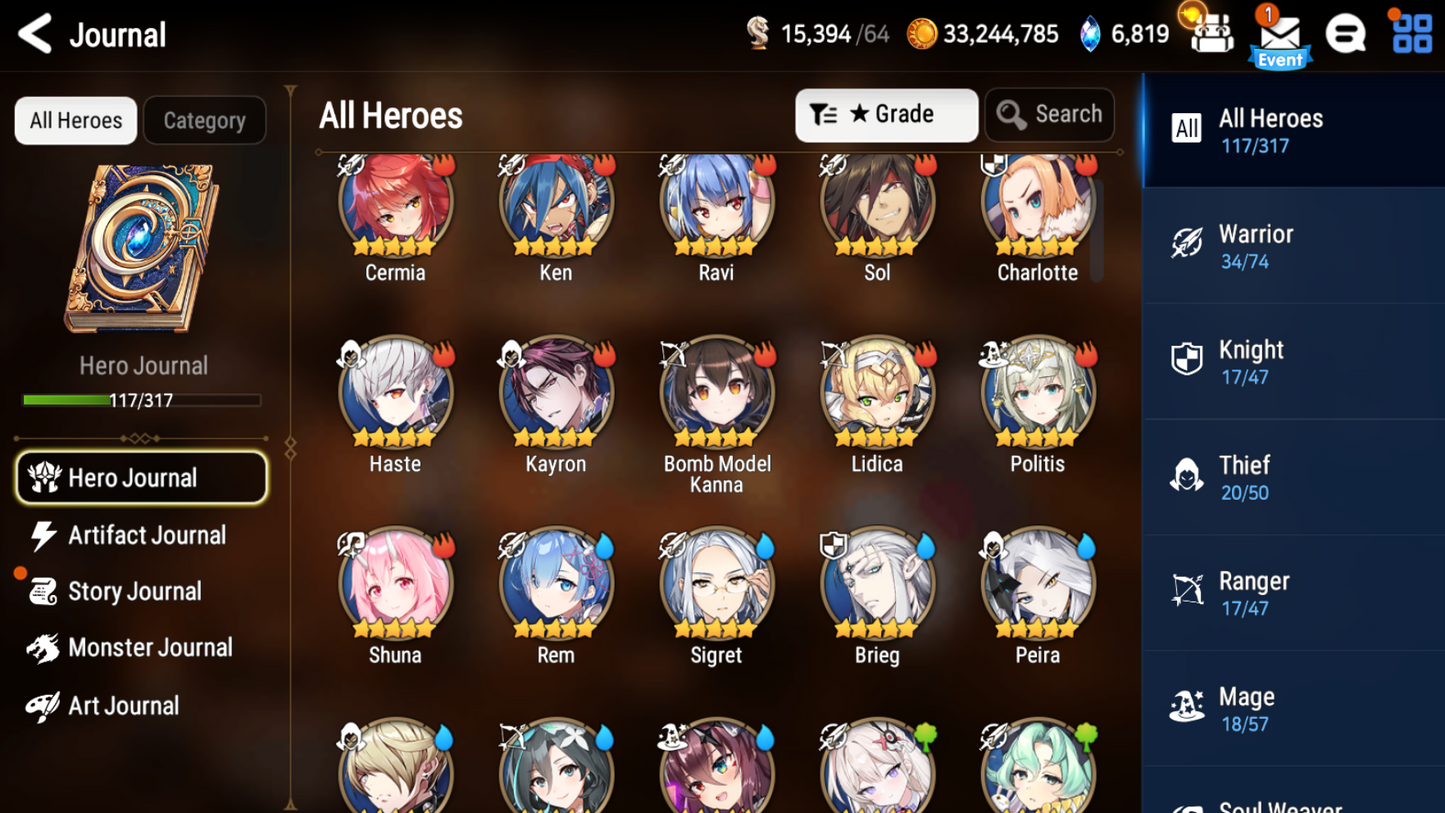The width and height of the screenshot is (1445, 813).
Task: Click the delivery box icon
Action: click(1211, 33)
